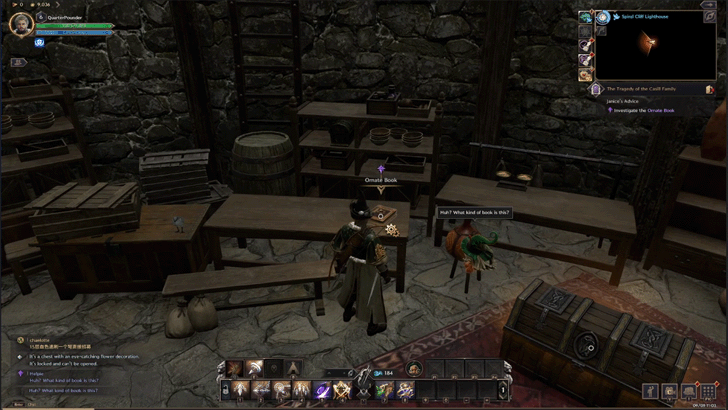Click the quest journal icon beside the quest title
Image resolution: width=728 pixels, height=410 pixels.
709,89
